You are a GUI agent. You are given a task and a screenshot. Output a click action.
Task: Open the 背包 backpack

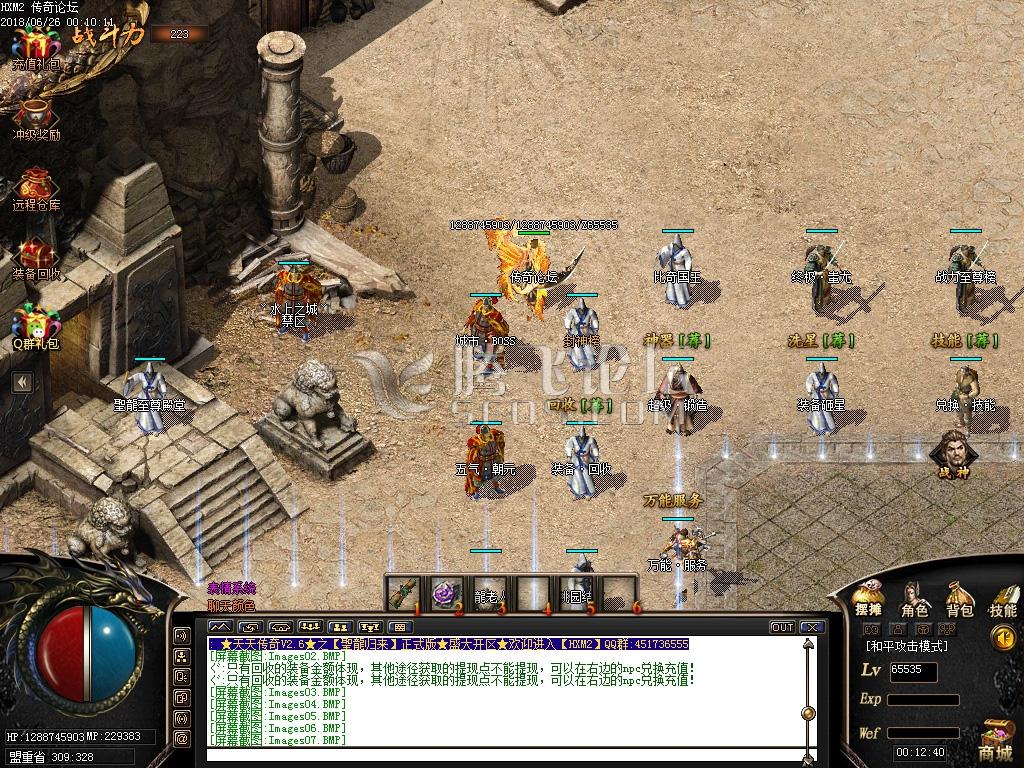[960, 597]
